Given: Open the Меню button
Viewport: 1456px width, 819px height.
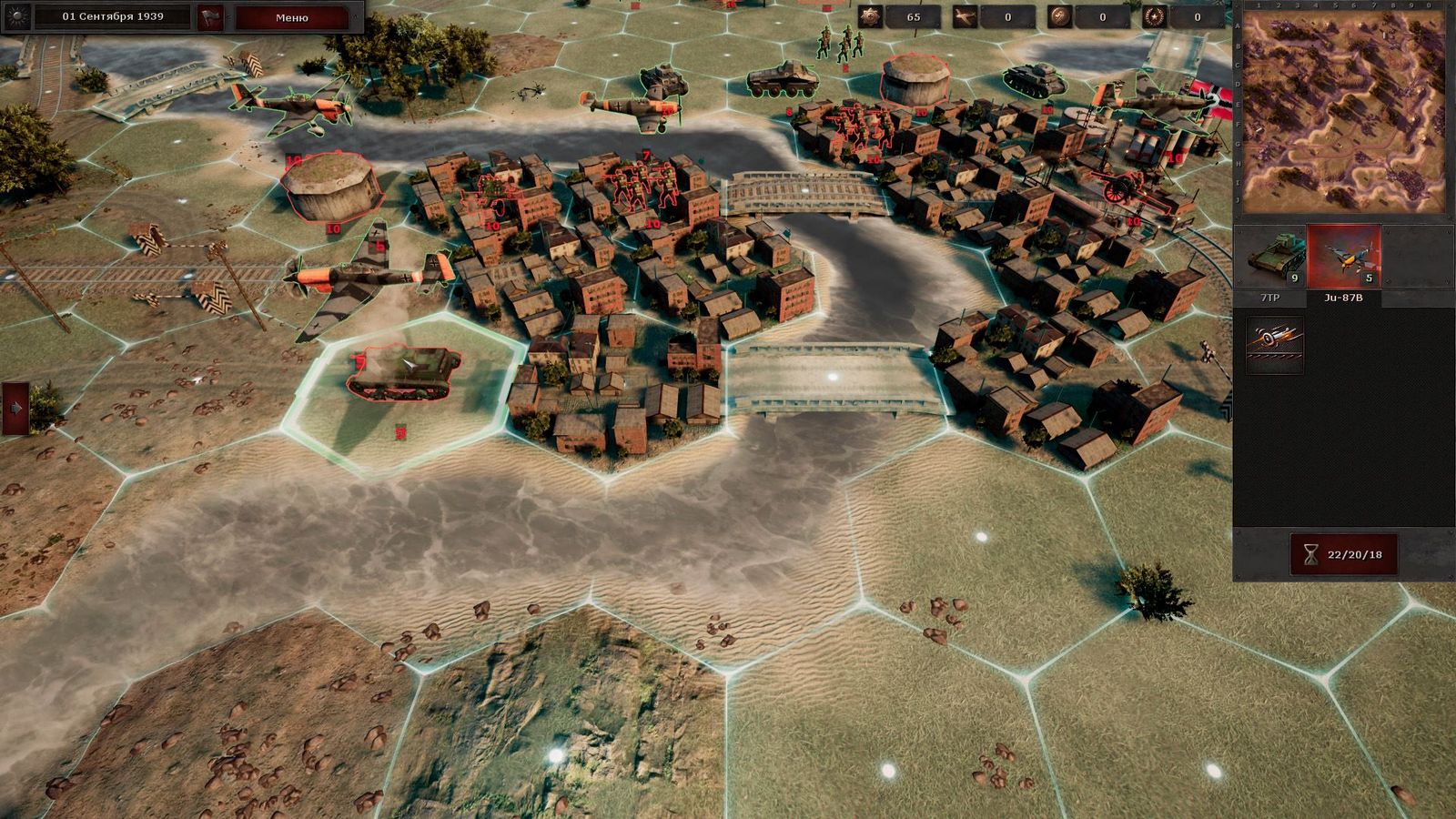Looking at the screenshot, I should 292,15.
